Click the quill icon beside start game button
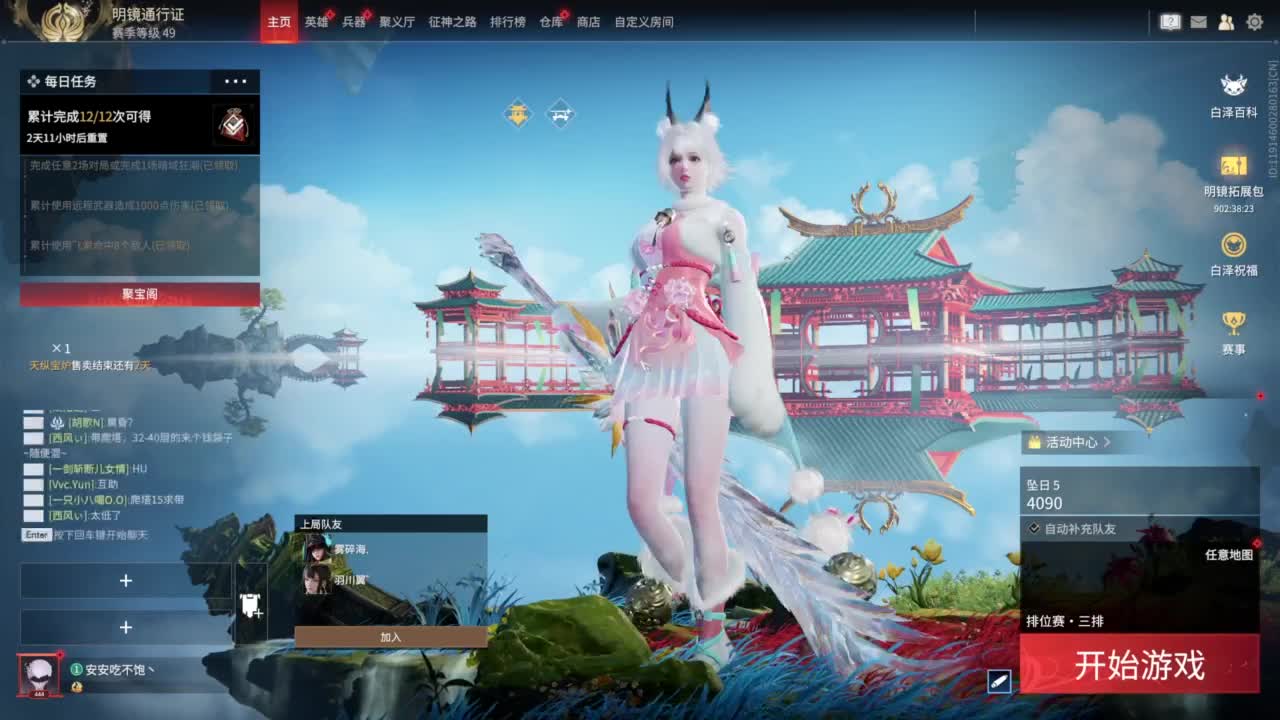The image size is (1280, 720). (x=997, y=679)
